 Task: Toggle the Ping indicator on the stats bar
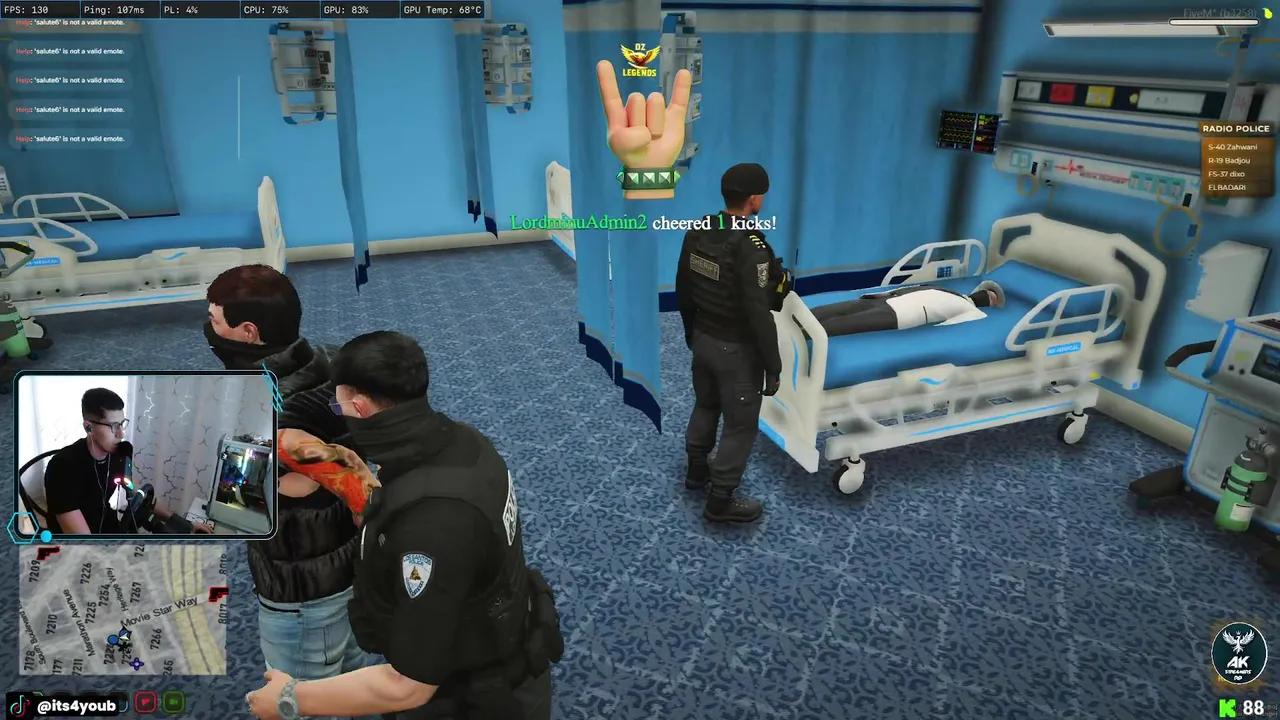click(113, 9)
